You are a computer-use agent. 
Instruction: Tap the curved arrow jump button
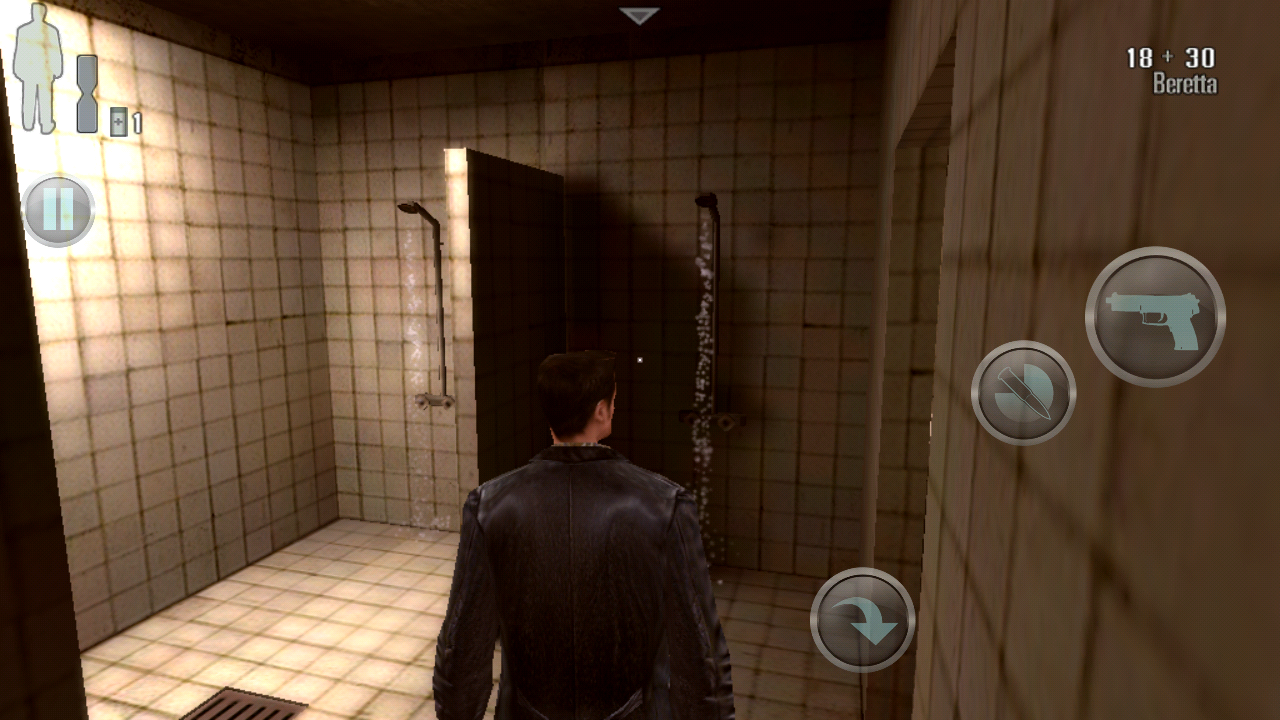pos(862,620)
